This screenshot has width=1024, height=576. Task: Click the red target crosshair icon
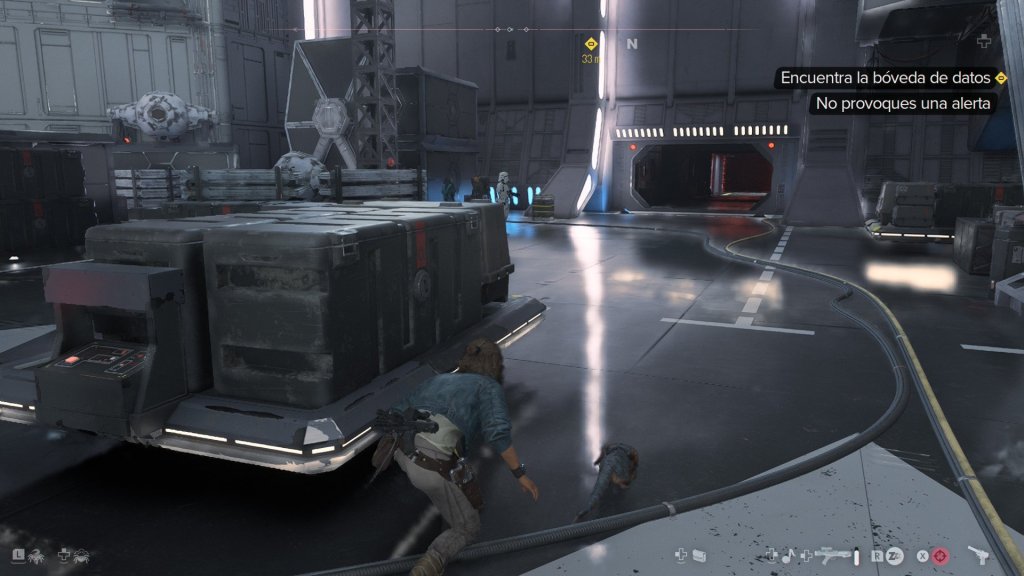[941, 555]
